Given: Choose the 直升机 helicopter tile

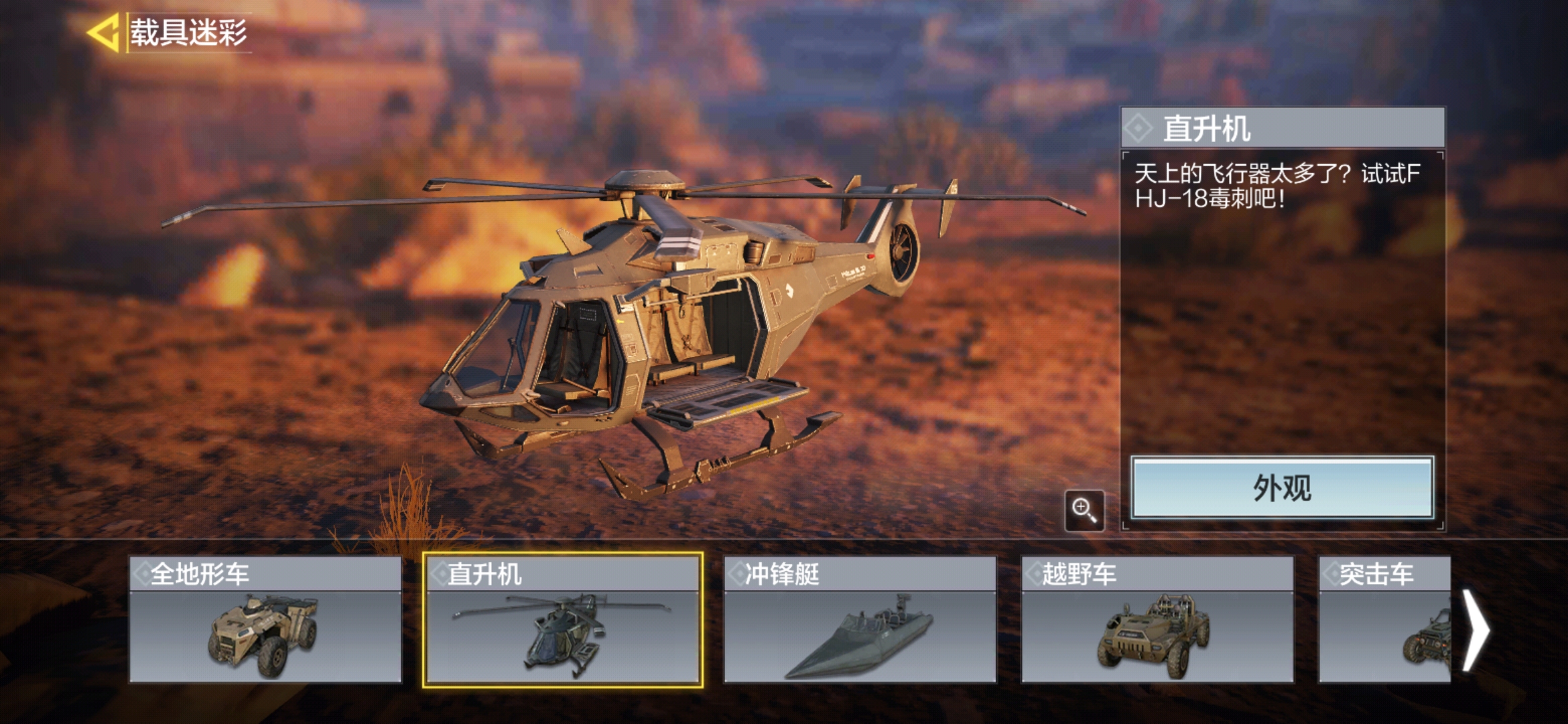Looking at the screenshot, I should [563, 619].
